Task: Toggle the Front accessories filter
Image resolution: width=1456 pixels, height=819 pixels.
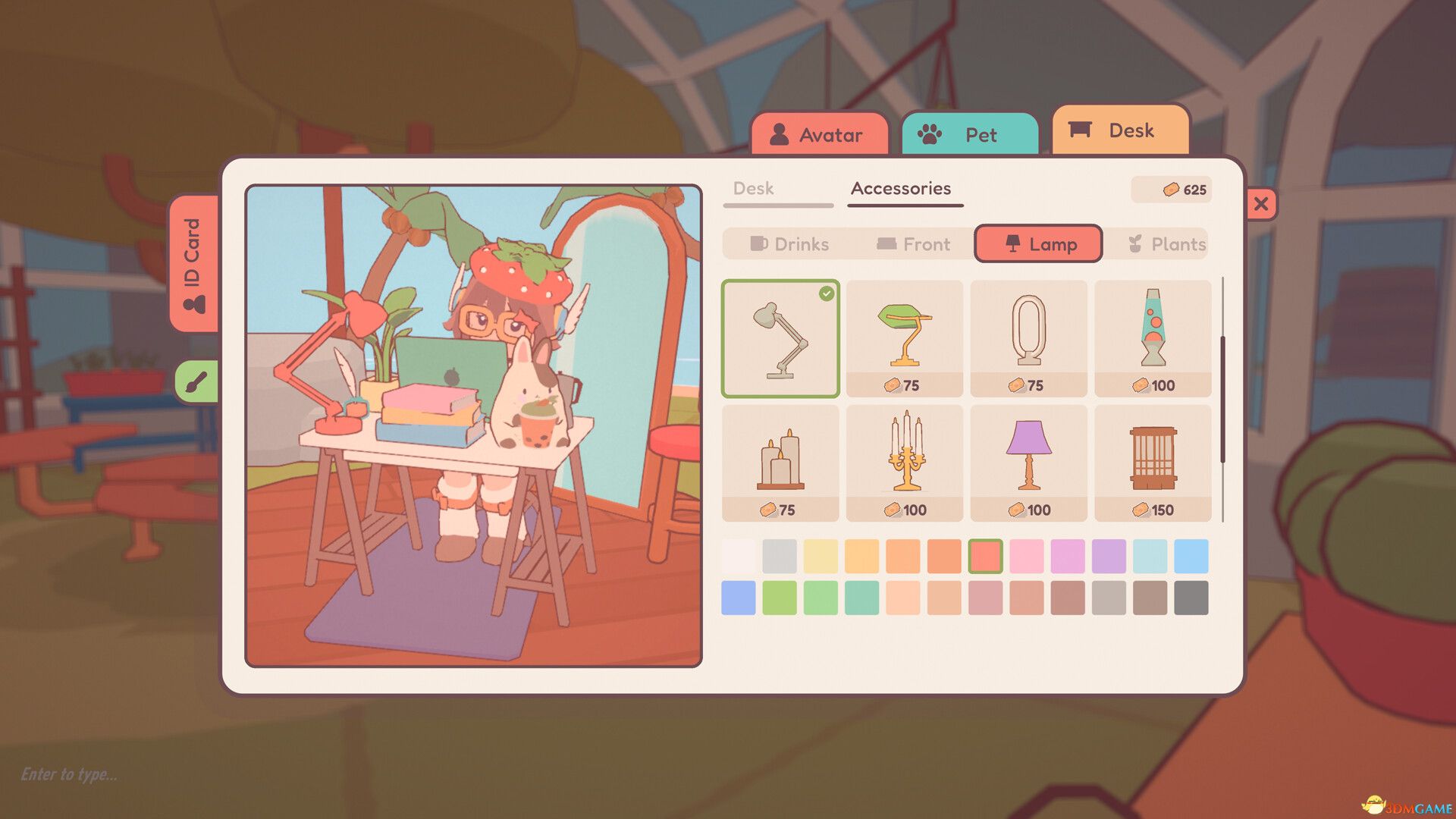Action: pyautogui.click(x=914, y=244)
